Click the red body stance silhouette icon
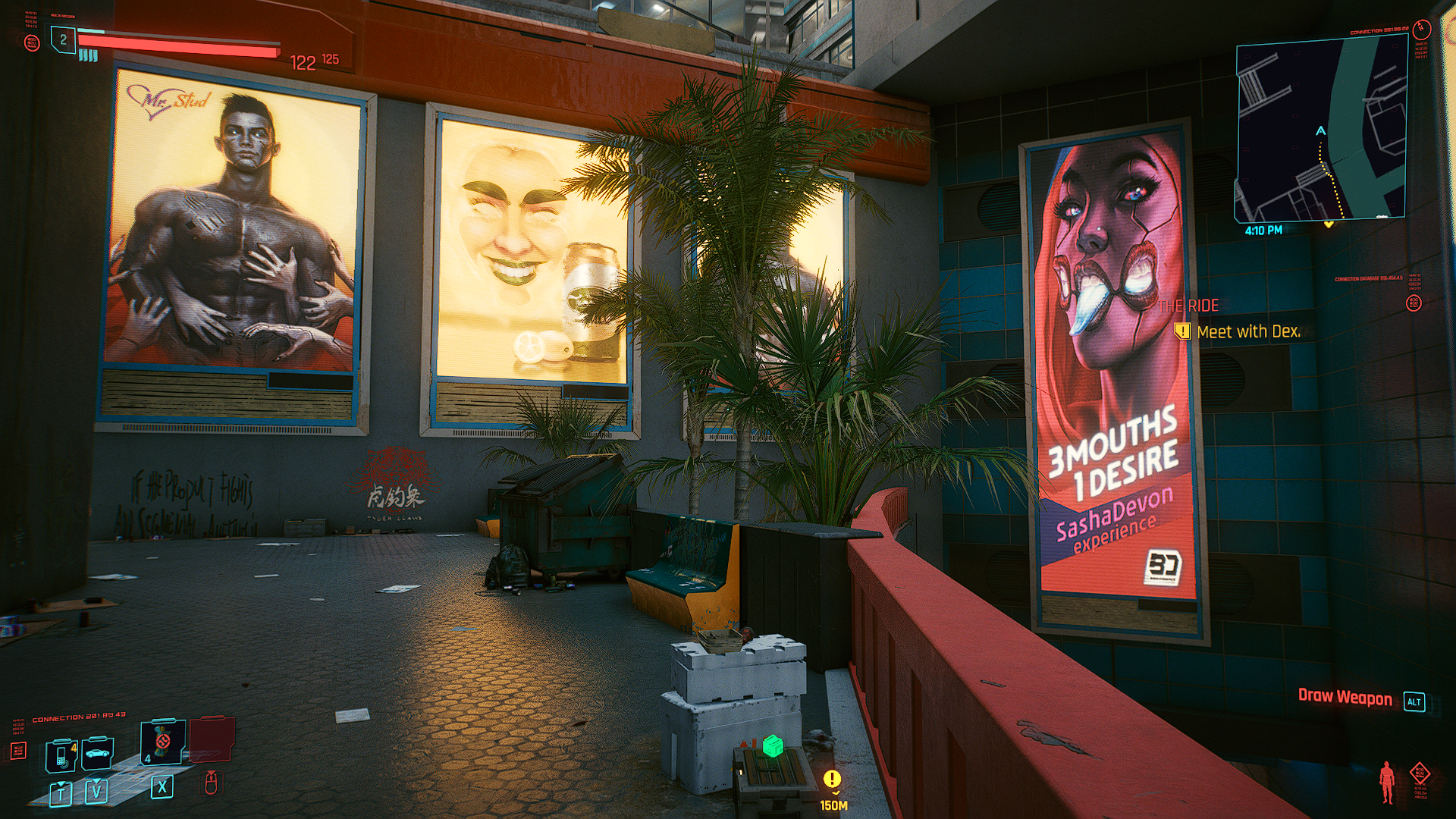1456x819 pixels. click(x=1387, y=782)
